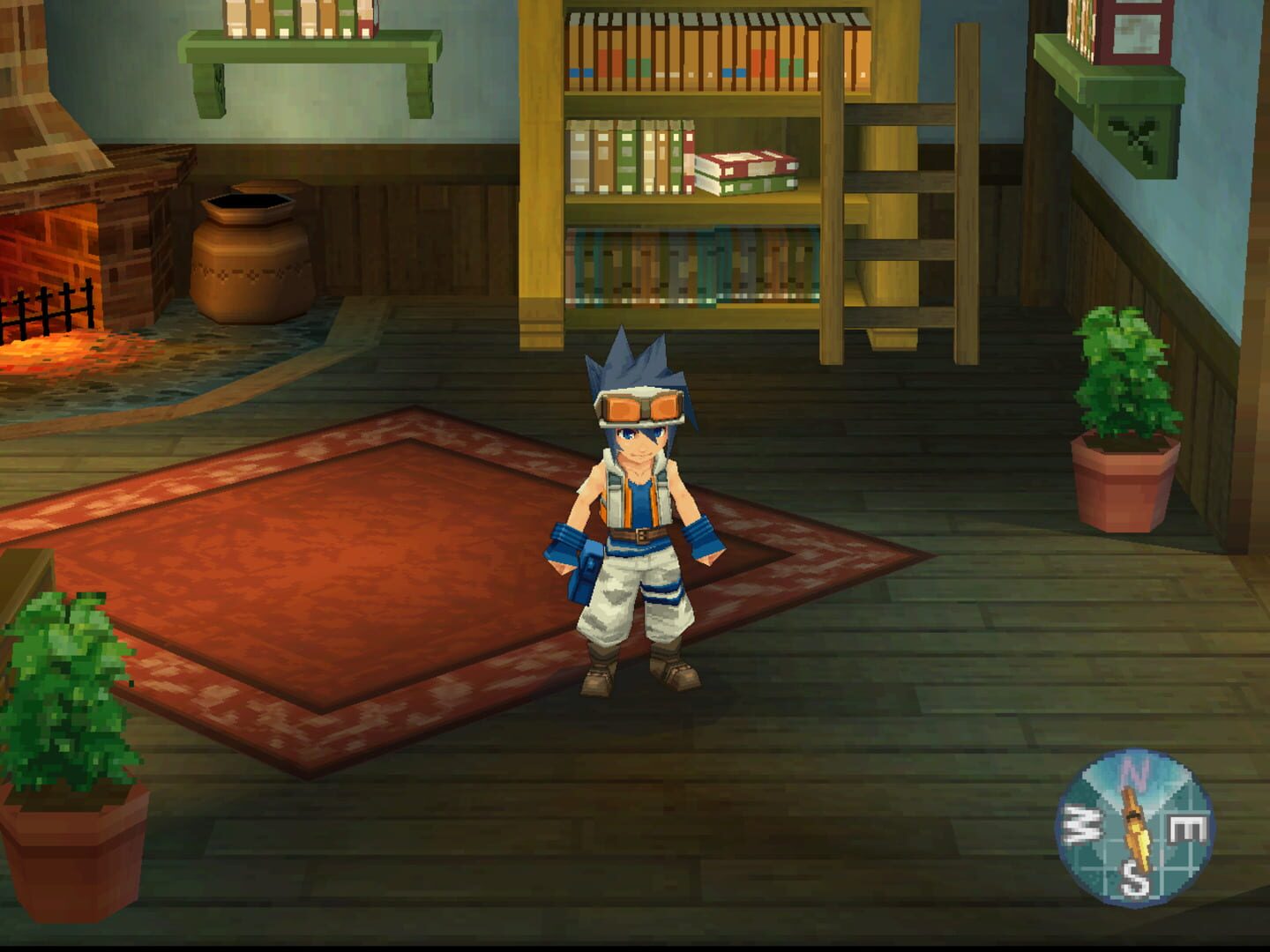Click the compass mini-map icon
This screenshot has height=952, width=1270.
[1138, 829]
